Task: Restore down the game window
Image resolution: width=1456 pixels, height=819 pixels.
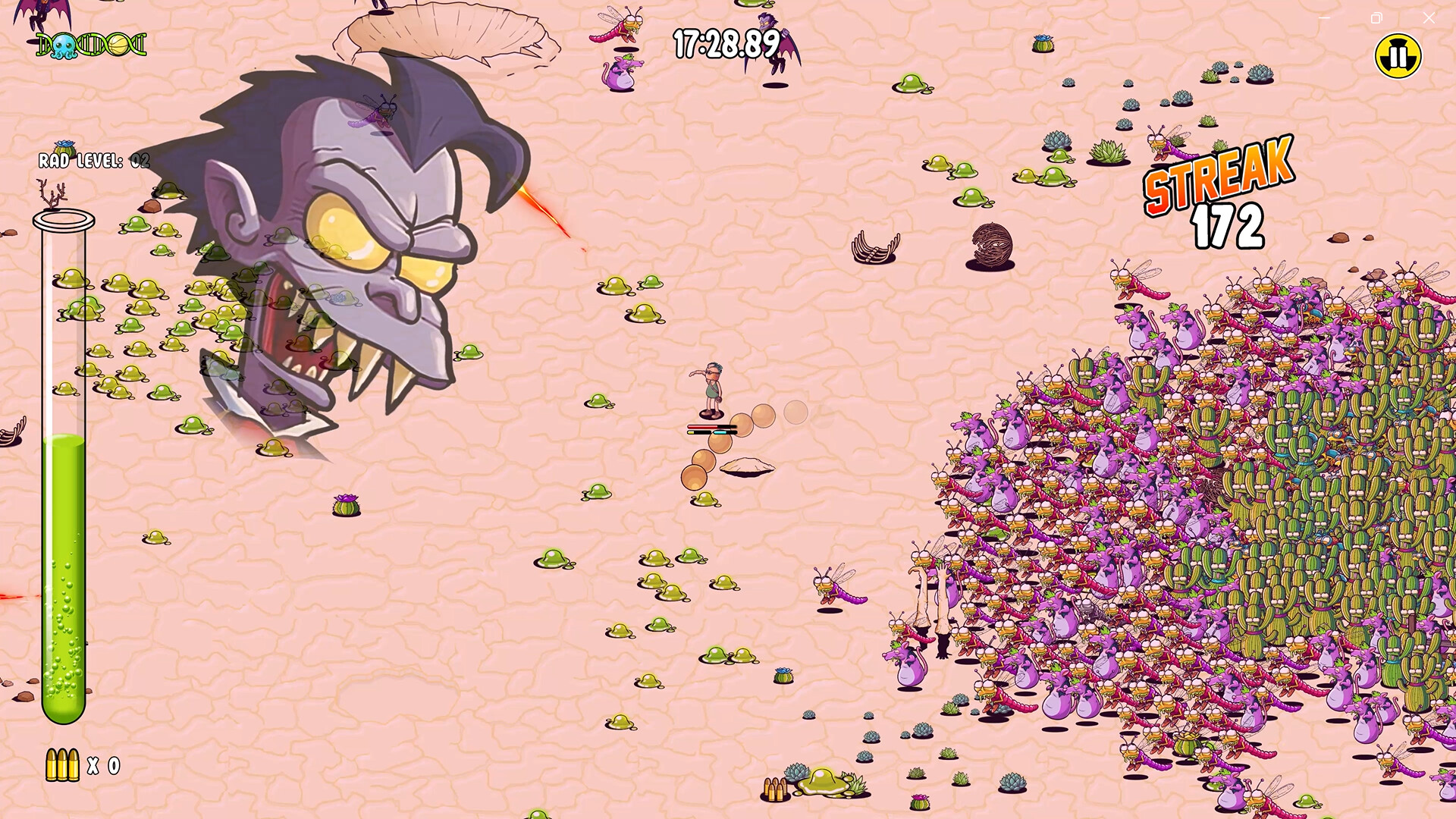Action: (x=1376, y=17)
